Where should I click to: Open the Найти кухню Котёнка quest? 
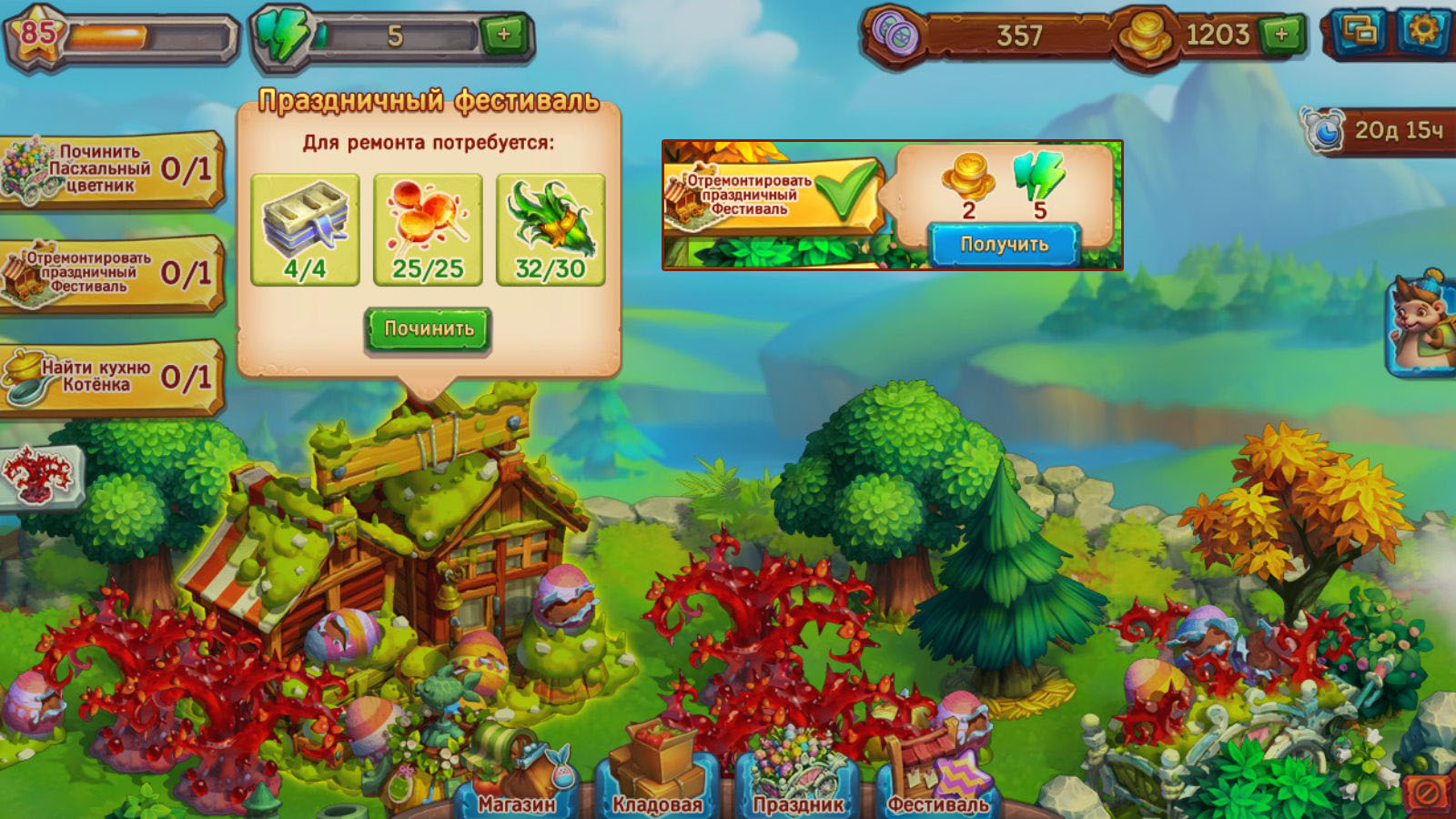[109, 377]
